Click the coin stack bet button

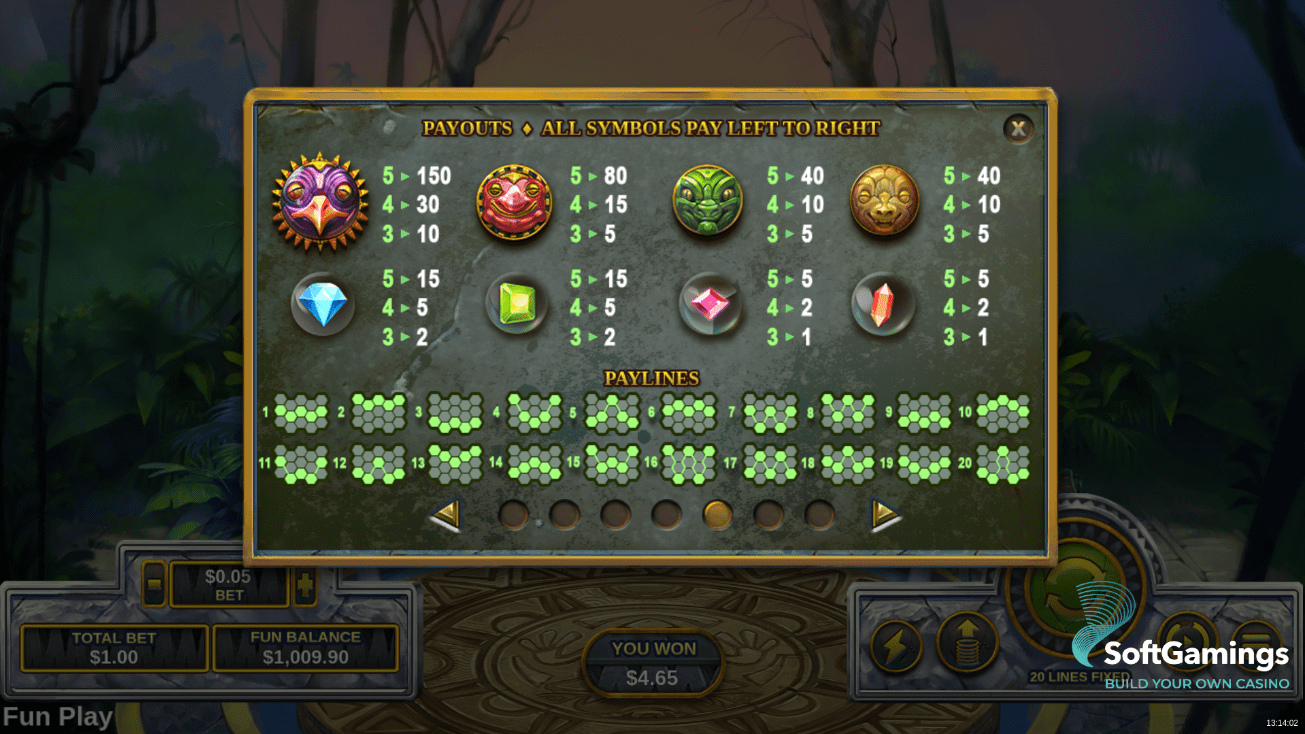[x=967, y=642]
